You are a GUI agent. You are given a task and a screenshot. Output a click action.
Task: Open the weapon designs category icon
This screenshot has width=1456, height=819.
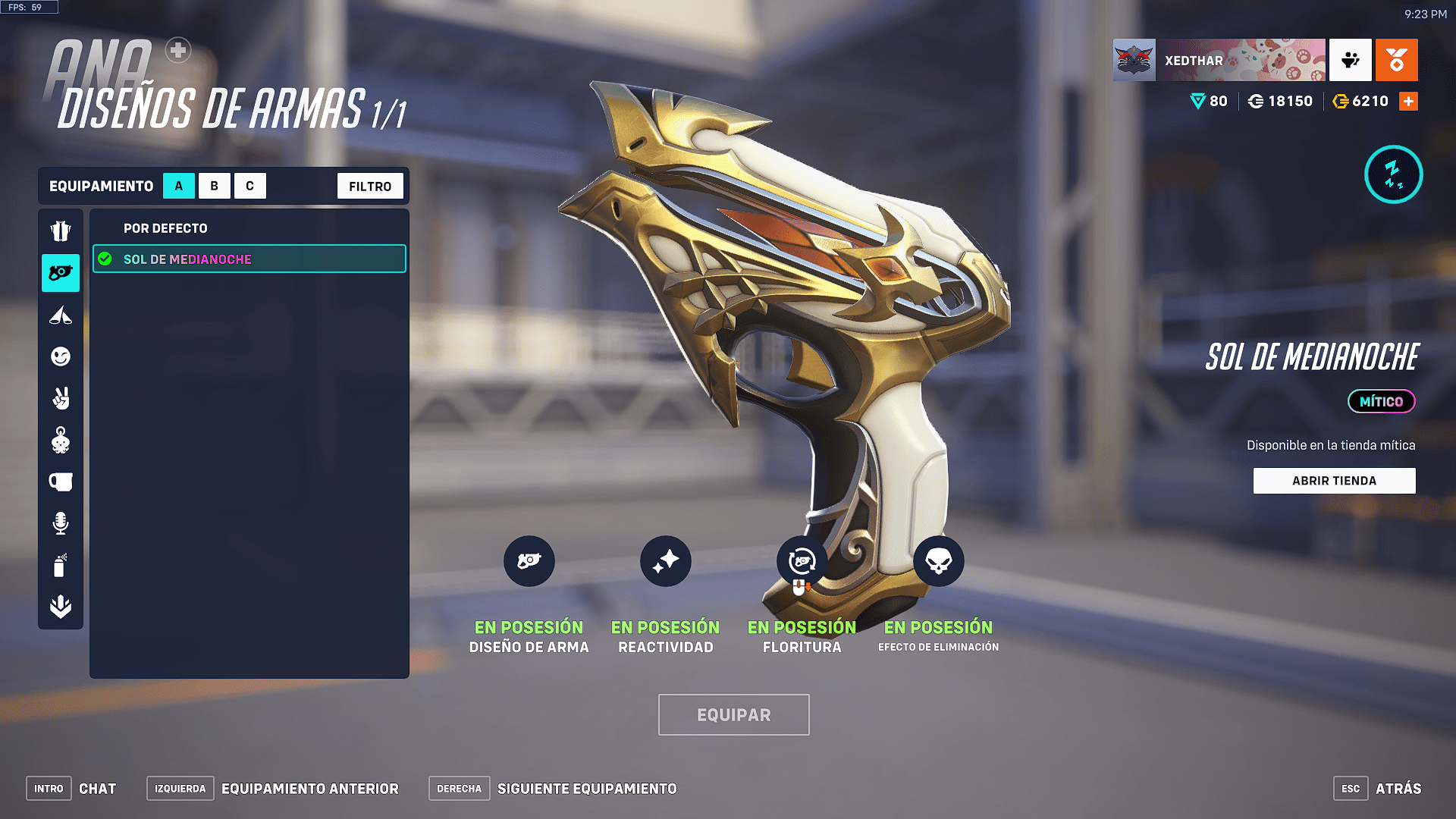tap(61, 273)
